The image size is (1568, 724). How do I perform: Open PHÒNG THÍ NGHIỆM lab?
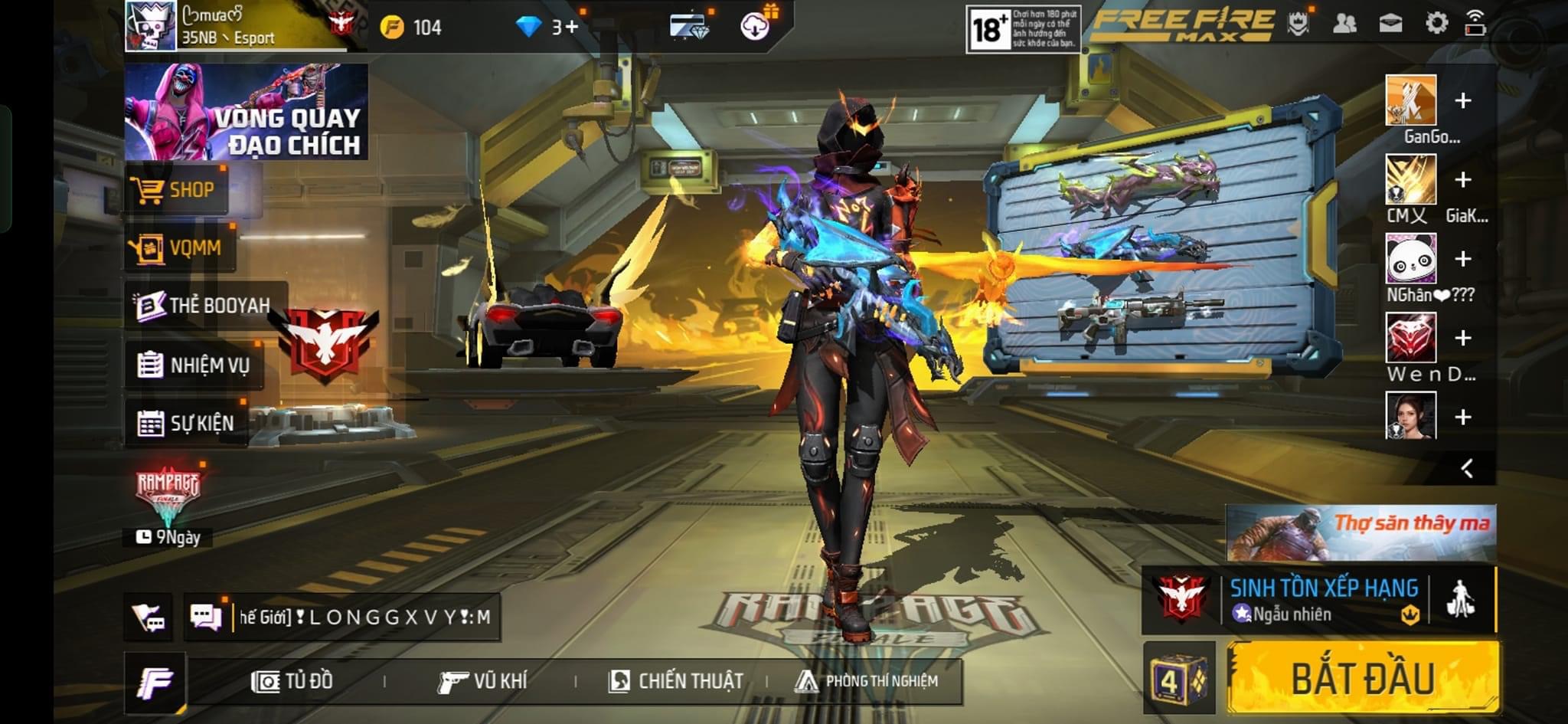(x=867, y=681)
